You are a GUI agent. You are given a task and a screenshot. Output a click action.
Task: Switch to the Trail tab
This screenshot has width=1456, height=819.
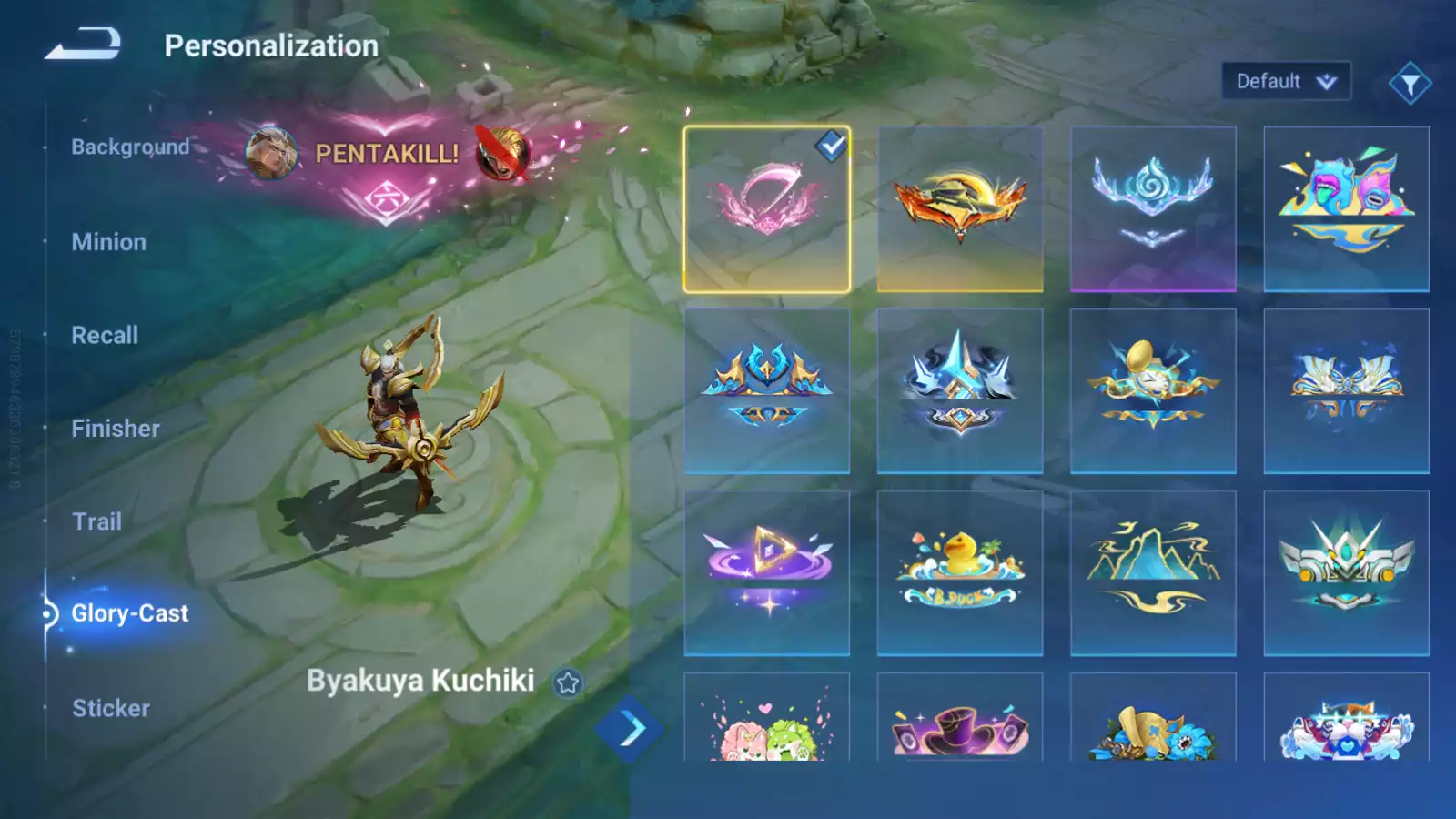[x=96, y=521]
